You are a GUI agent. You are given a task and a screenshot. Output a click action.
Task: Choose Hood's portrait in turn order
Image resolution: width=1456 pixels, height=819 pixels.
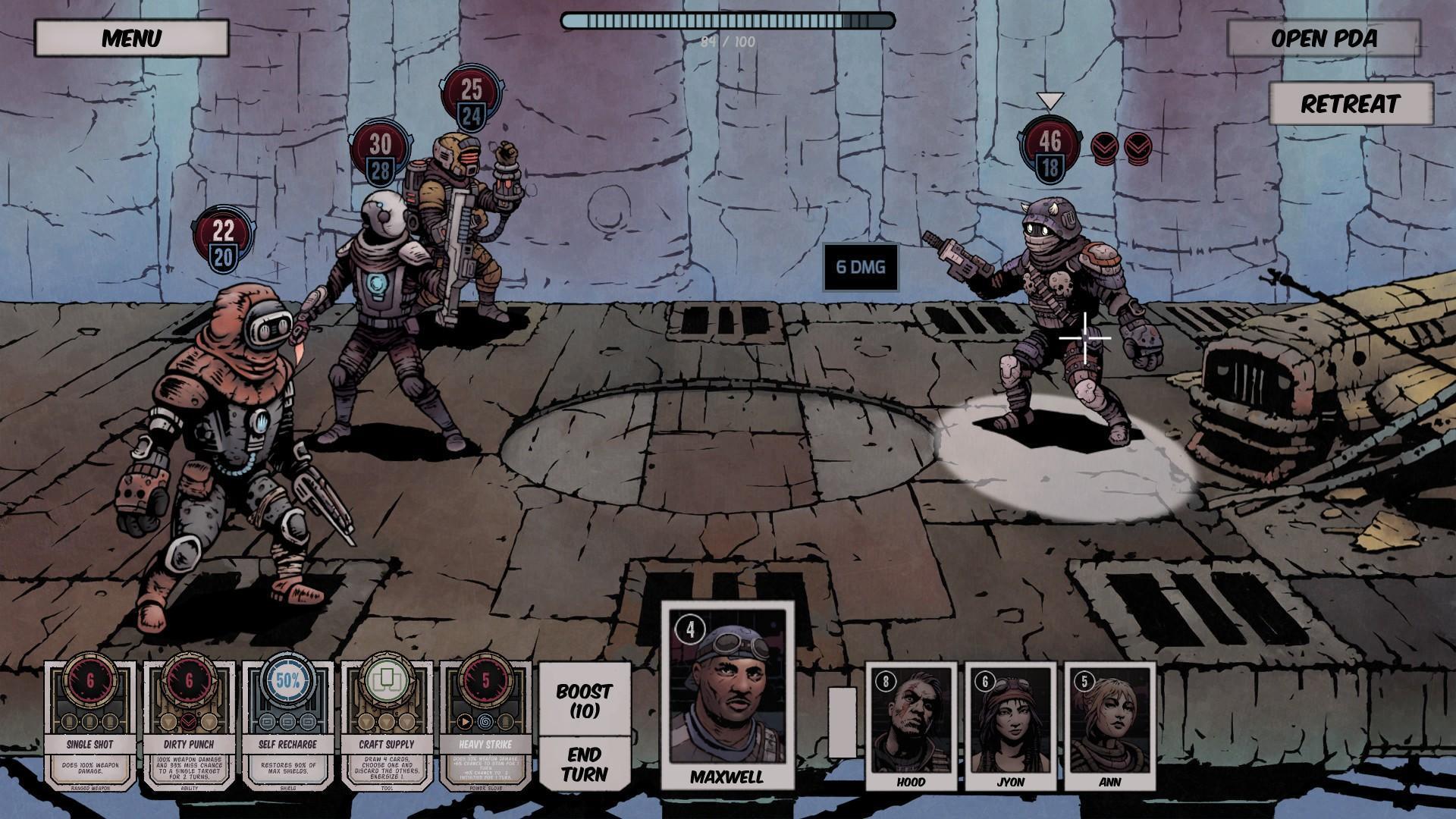click(911, 726)
